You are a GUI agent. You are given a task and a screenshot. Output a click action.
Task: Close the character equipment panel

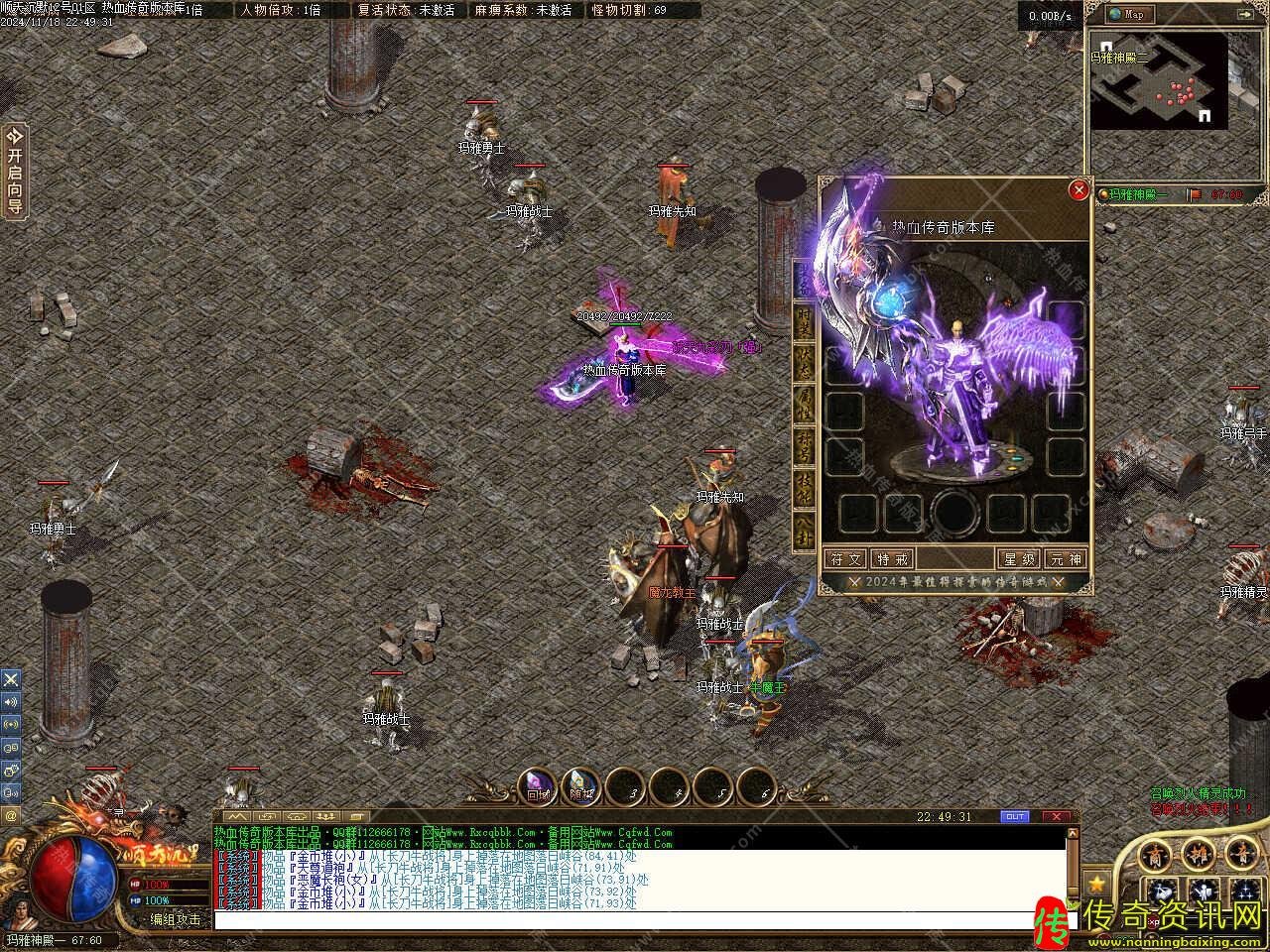point(1079,191)
